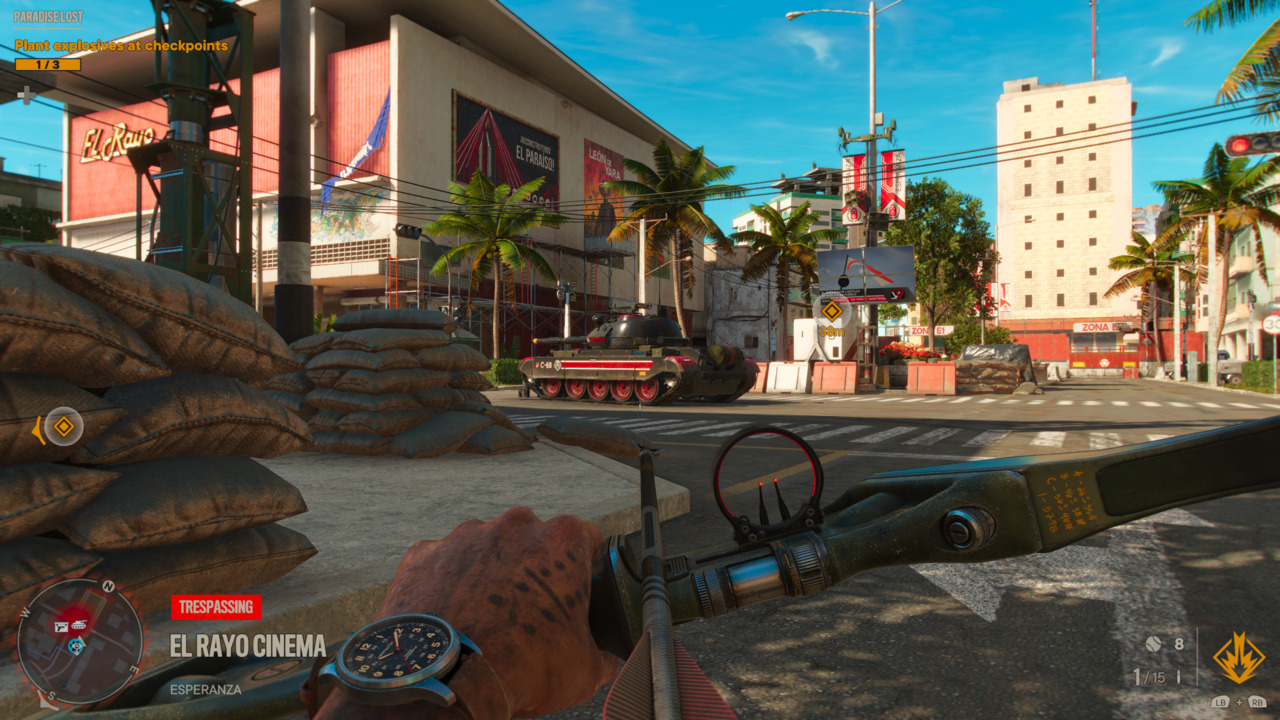Toggle the LB + RB button prompt
1280x720 pixels.
[1238, 701]
